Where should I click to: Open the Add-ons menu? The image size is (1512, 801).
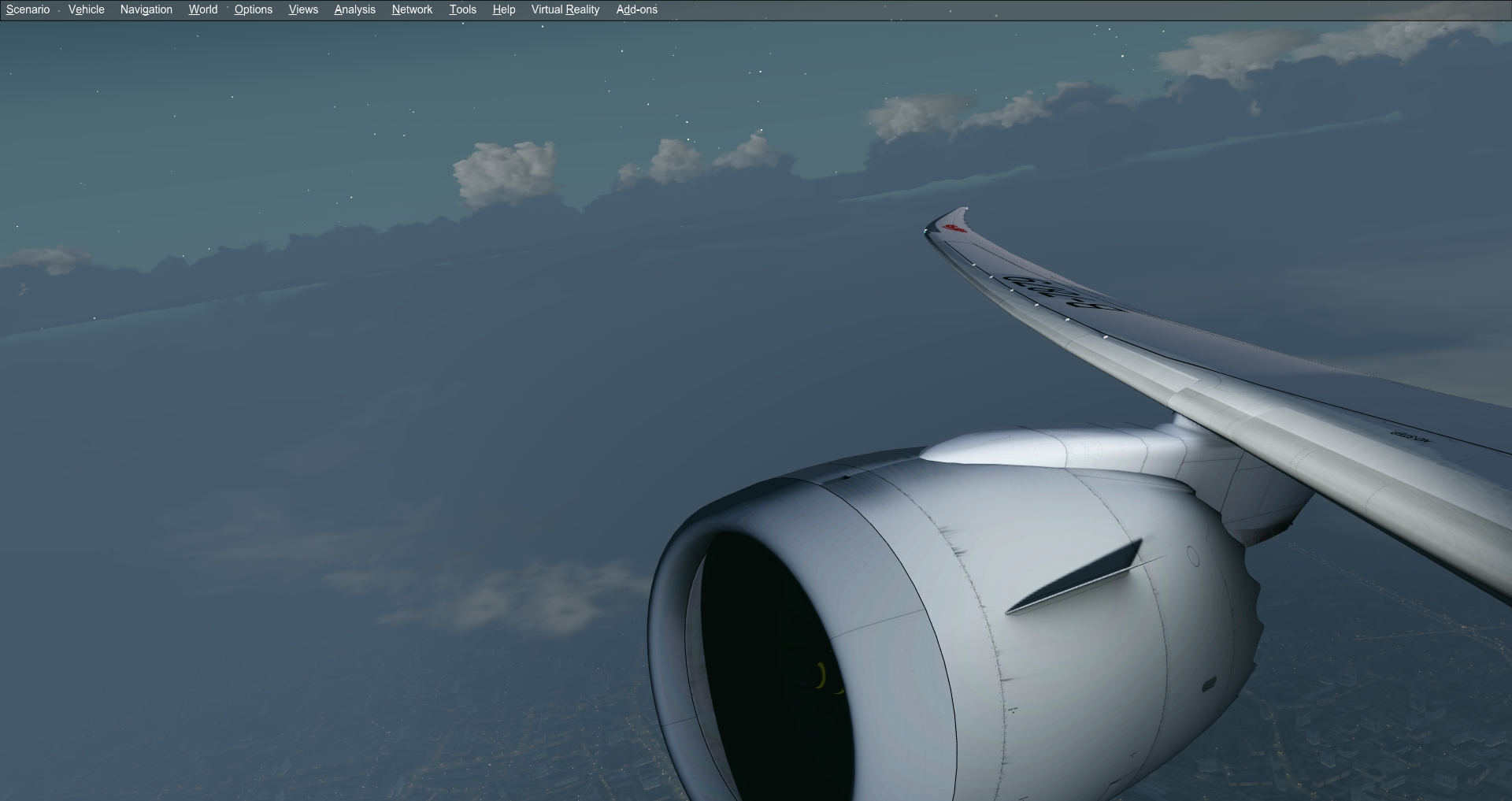tap(636, 9)
